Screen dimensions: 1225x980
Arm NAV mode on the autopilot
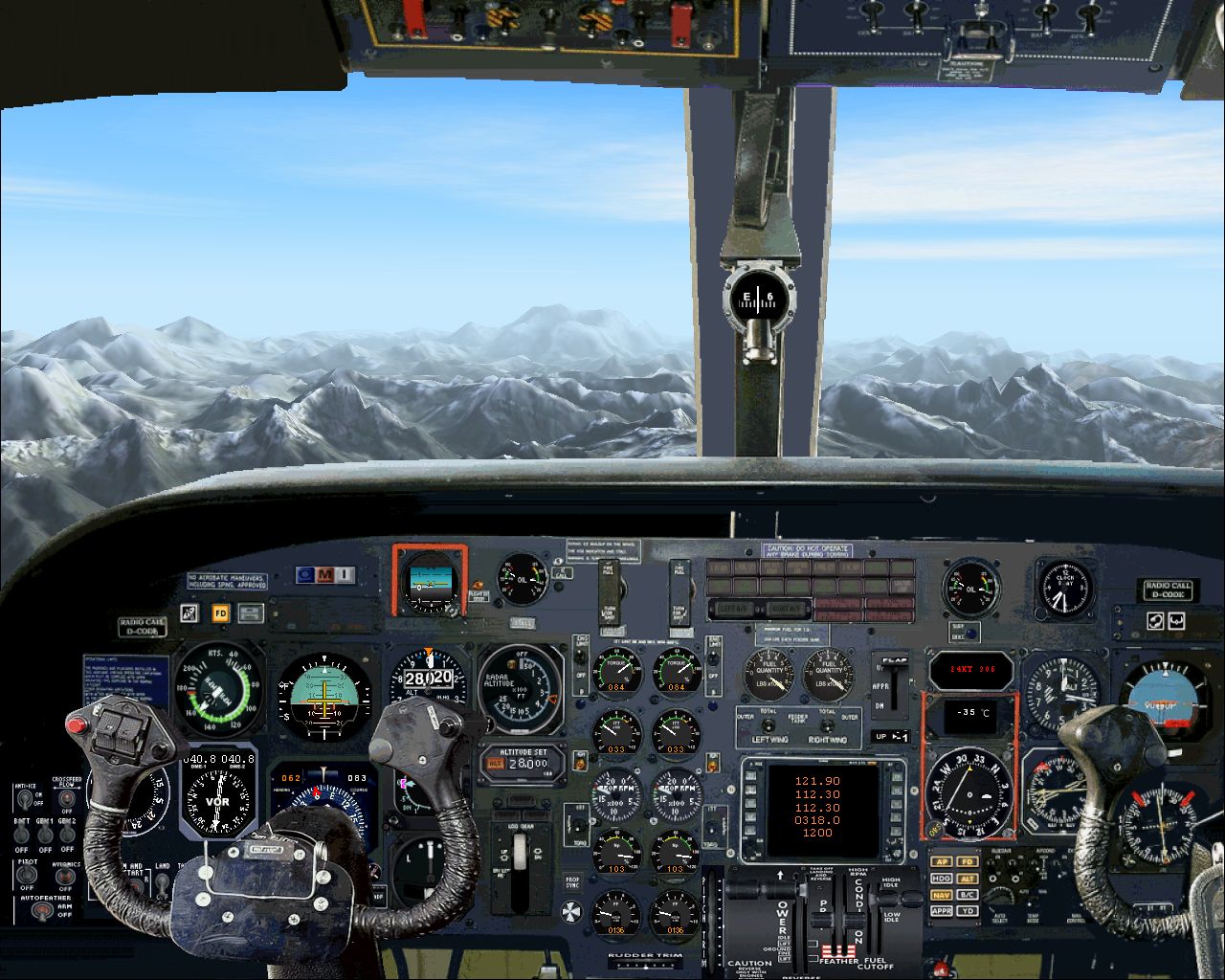(940, 893)
